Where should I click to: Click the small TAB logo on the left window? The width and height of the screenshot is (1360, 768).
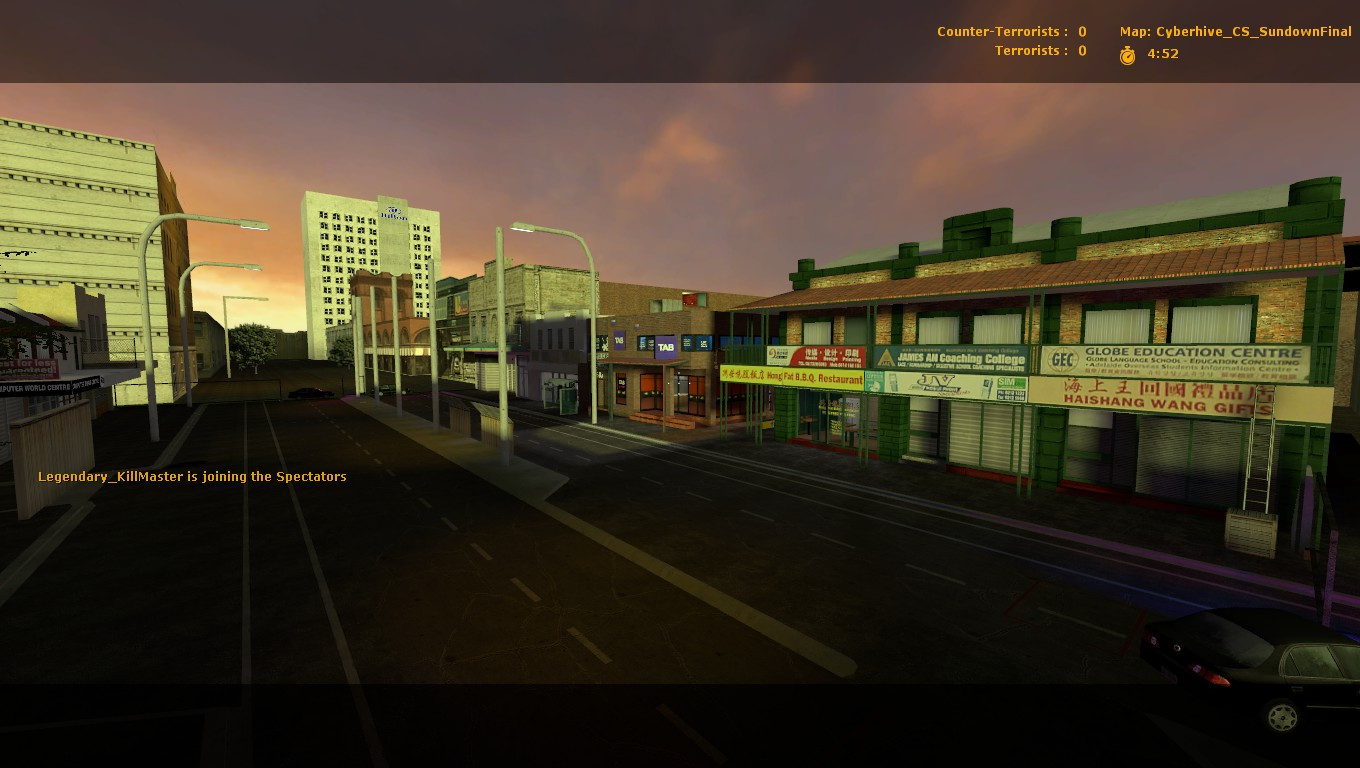pyautogui.click(x=619, y=342)
